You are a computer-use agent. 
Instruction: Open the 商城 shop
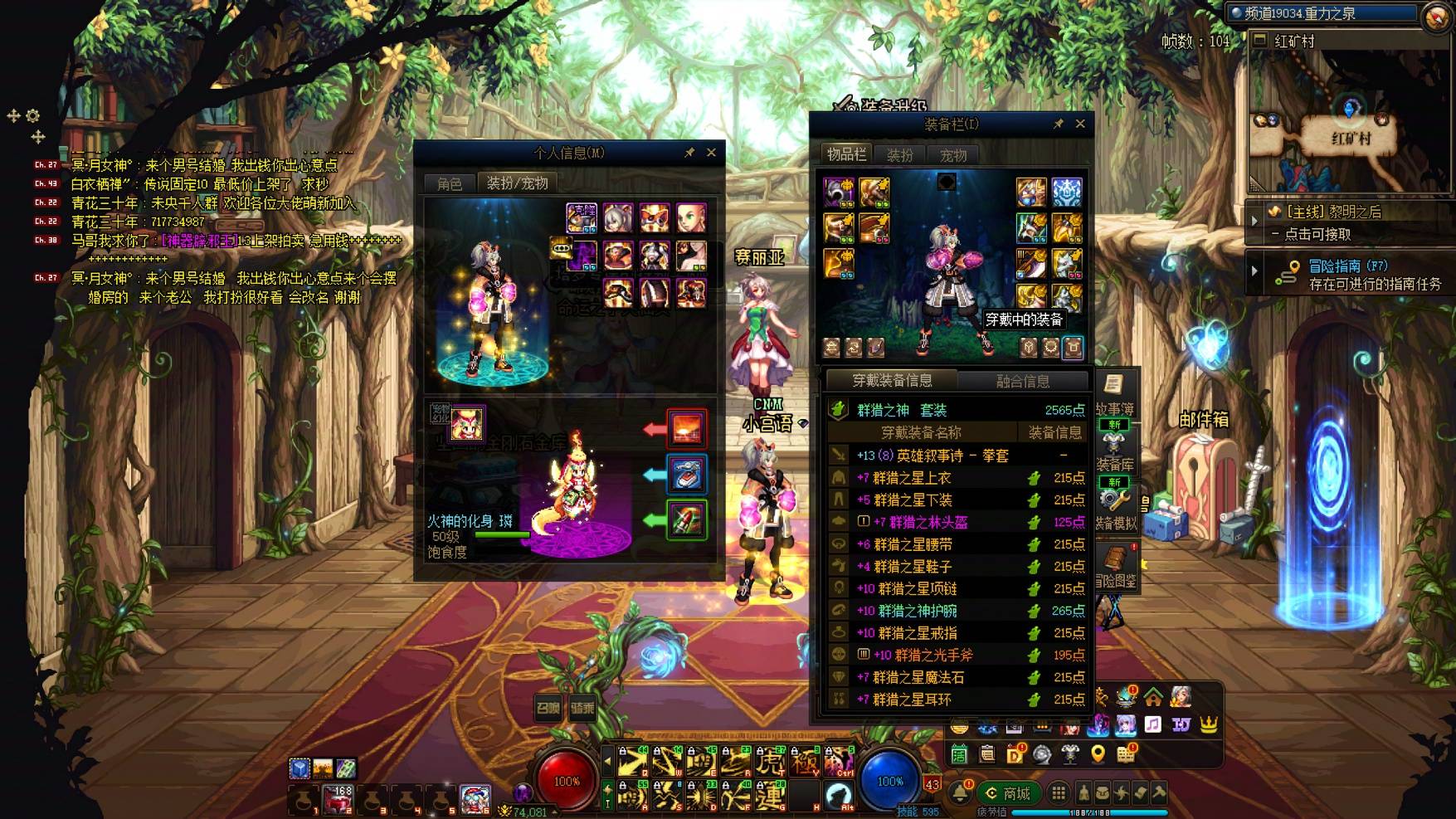click(1008, 794)
